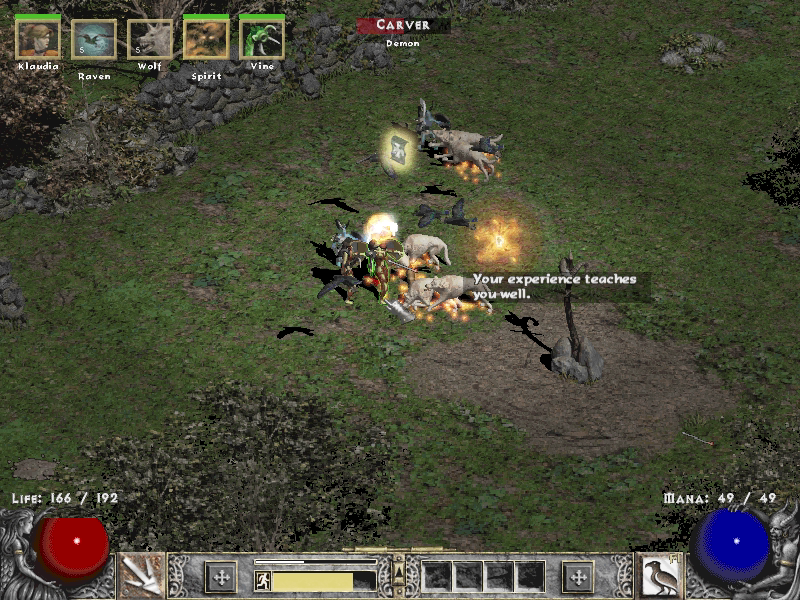
Task: Click the Vine summon portrait
Action: pyautogui.click(x=262, y=39)
